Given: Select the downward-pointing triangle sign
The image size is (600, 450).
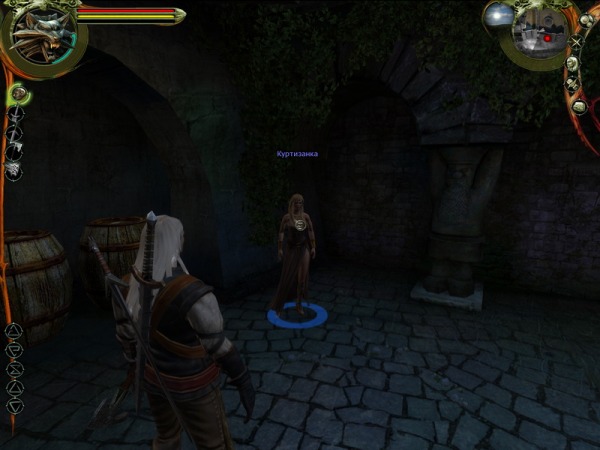Looking at the screenshot, I should point(14,406).
